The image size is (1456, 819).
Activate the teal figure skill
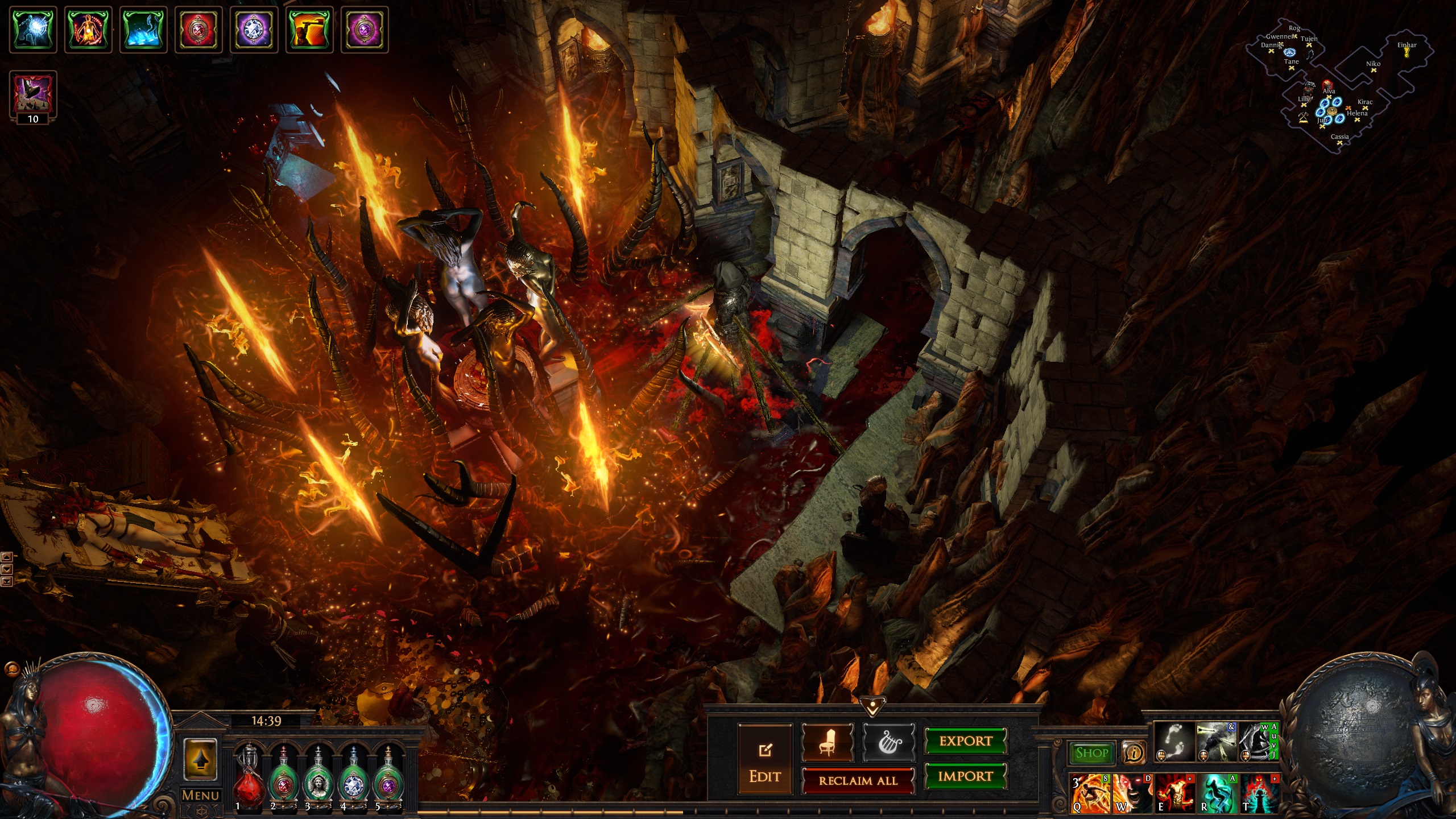pyautogui.click(x=1217, y=792)
